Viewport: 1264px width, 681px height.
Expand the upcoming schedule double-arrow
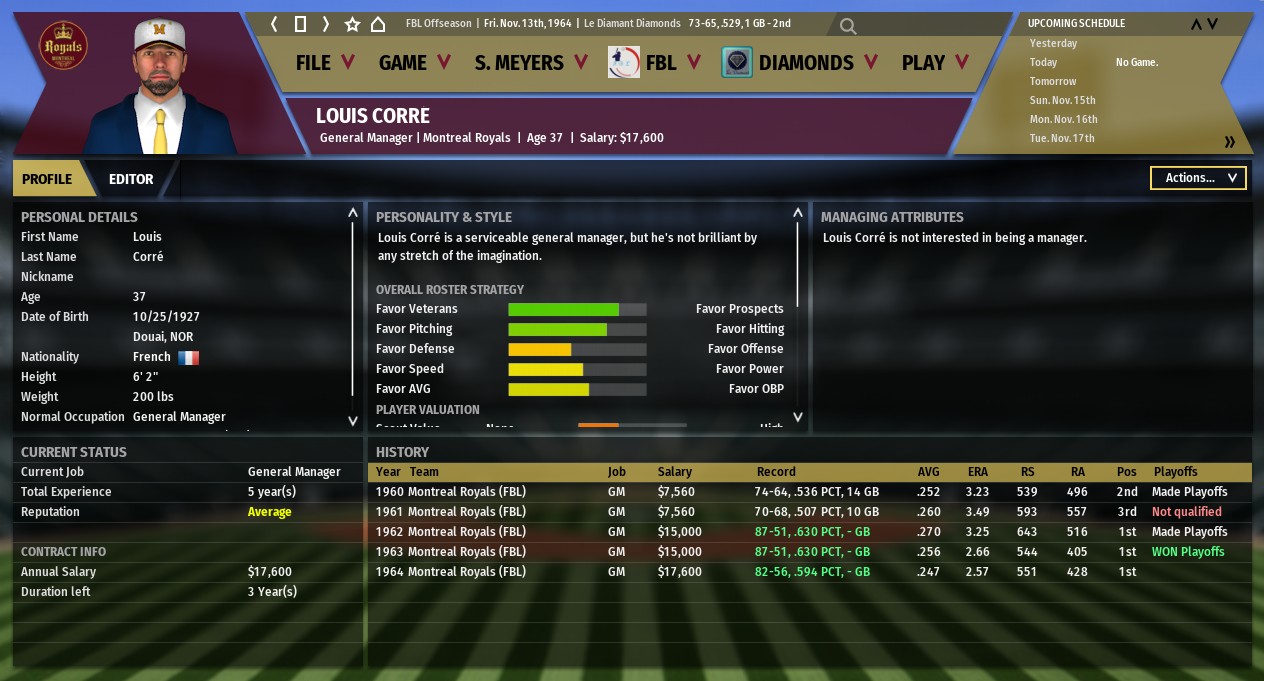click(1229, 142)
